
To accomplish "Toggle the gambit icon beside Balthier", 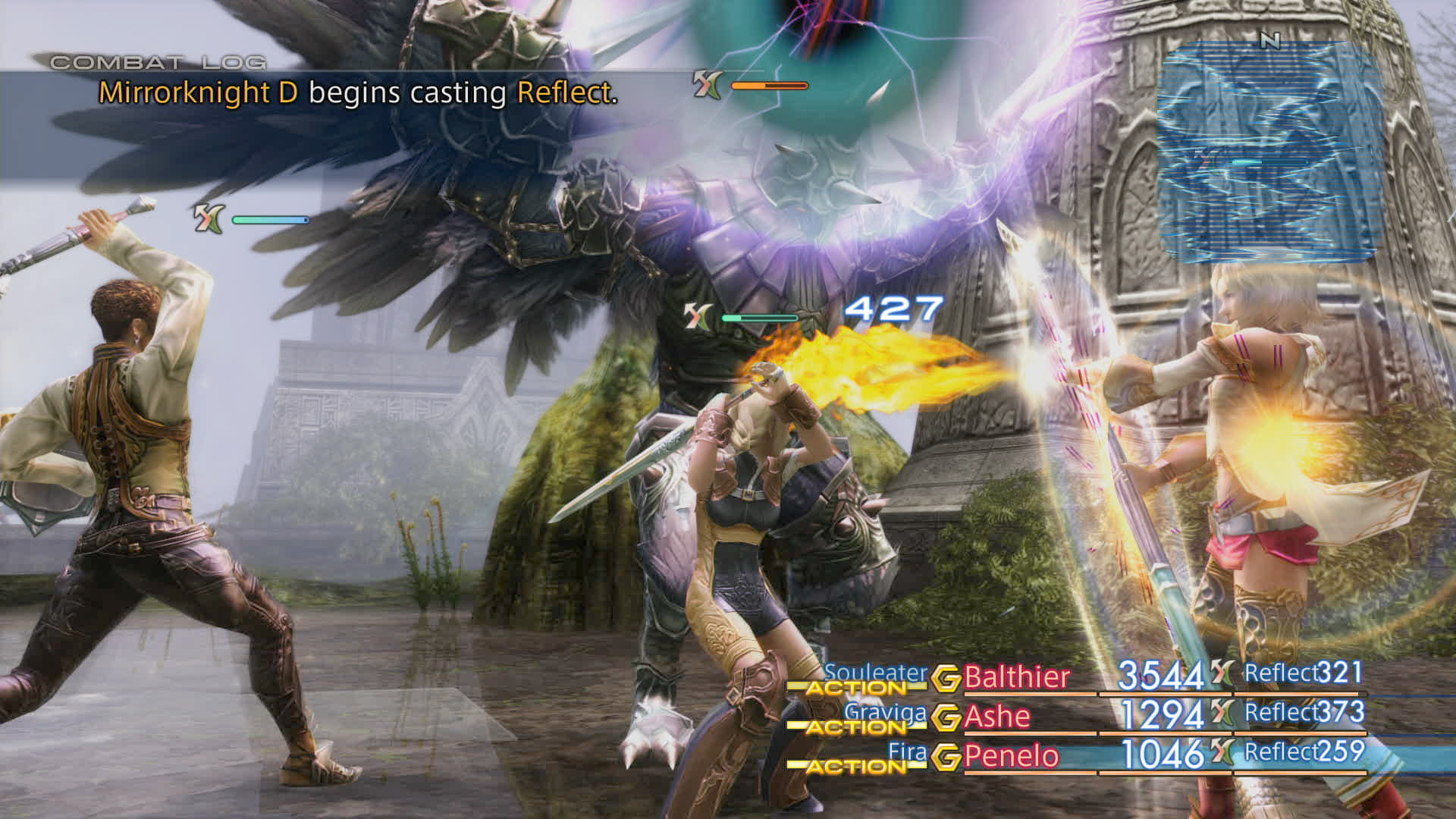I will [946, 678].
